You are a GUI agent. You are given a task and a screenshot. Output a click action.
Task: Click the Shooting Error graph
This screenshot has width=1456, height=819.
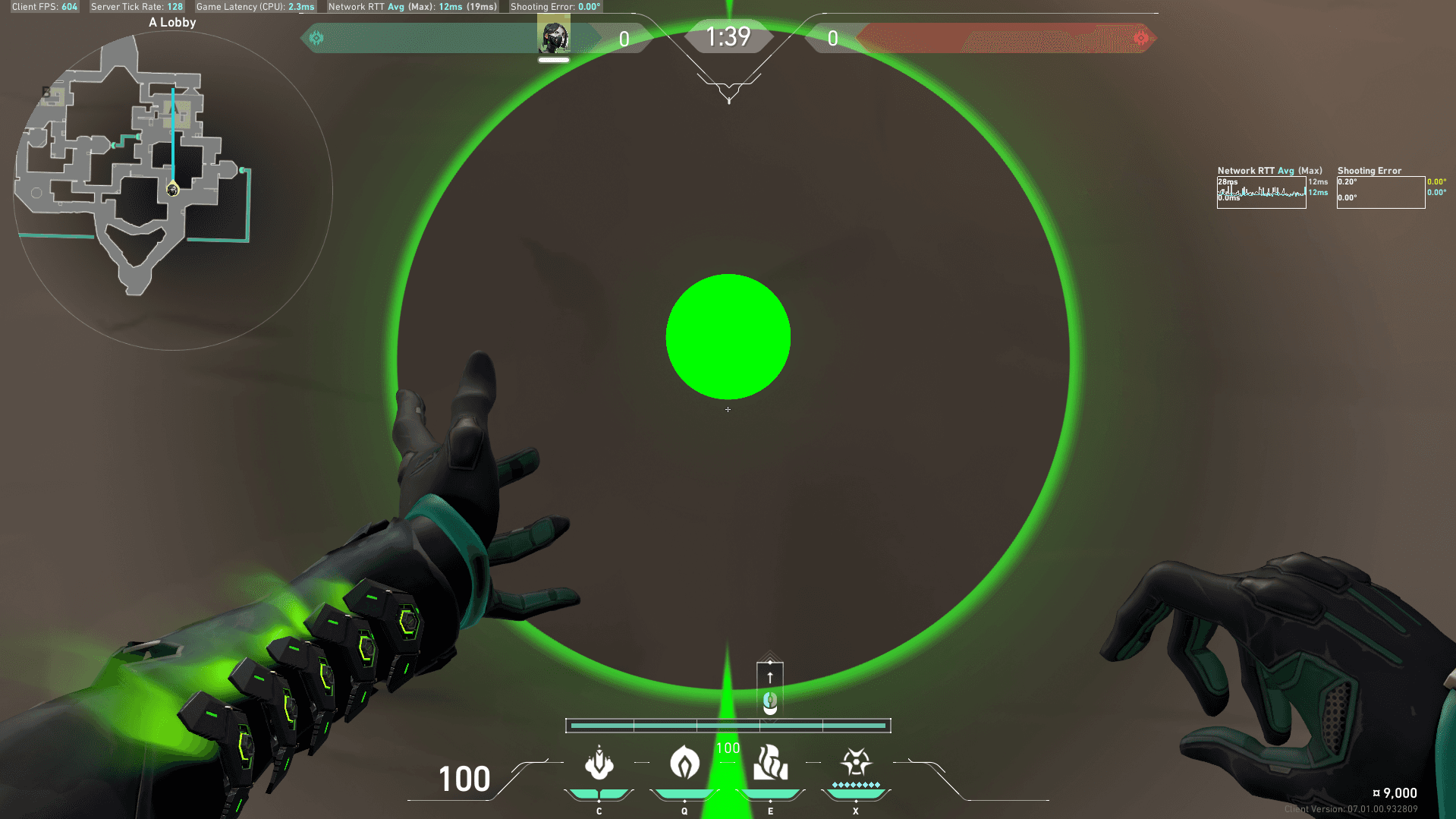click(x=1380, y=192)
